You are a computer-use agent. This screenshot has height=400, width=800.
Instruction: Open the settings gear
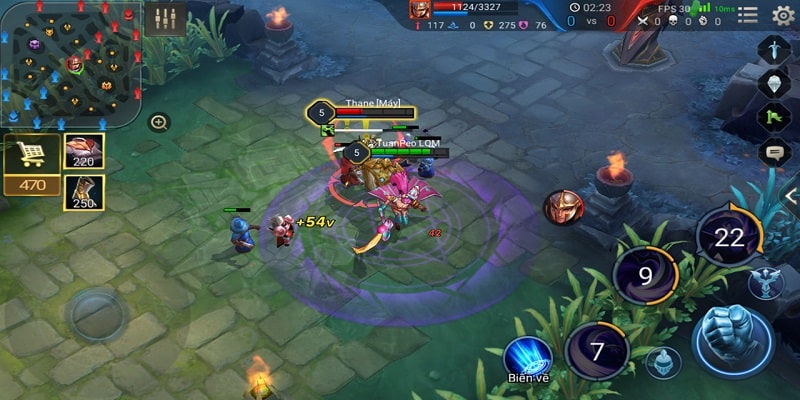point(784,15)
